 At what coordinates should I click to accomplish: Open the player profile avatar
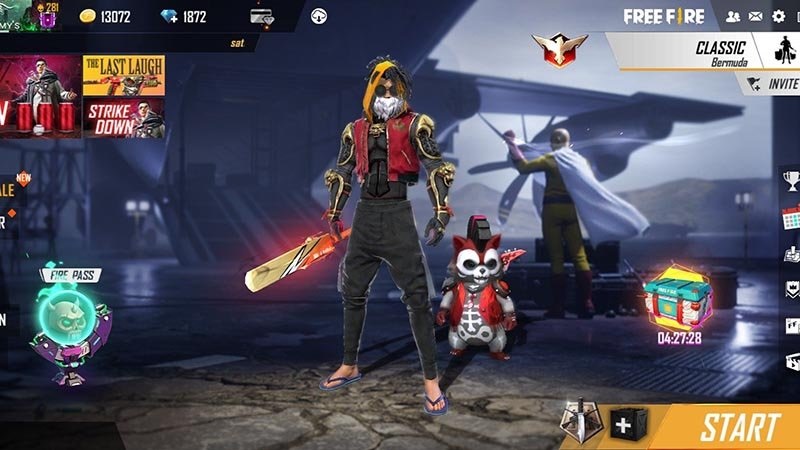[x=16, y=16]
